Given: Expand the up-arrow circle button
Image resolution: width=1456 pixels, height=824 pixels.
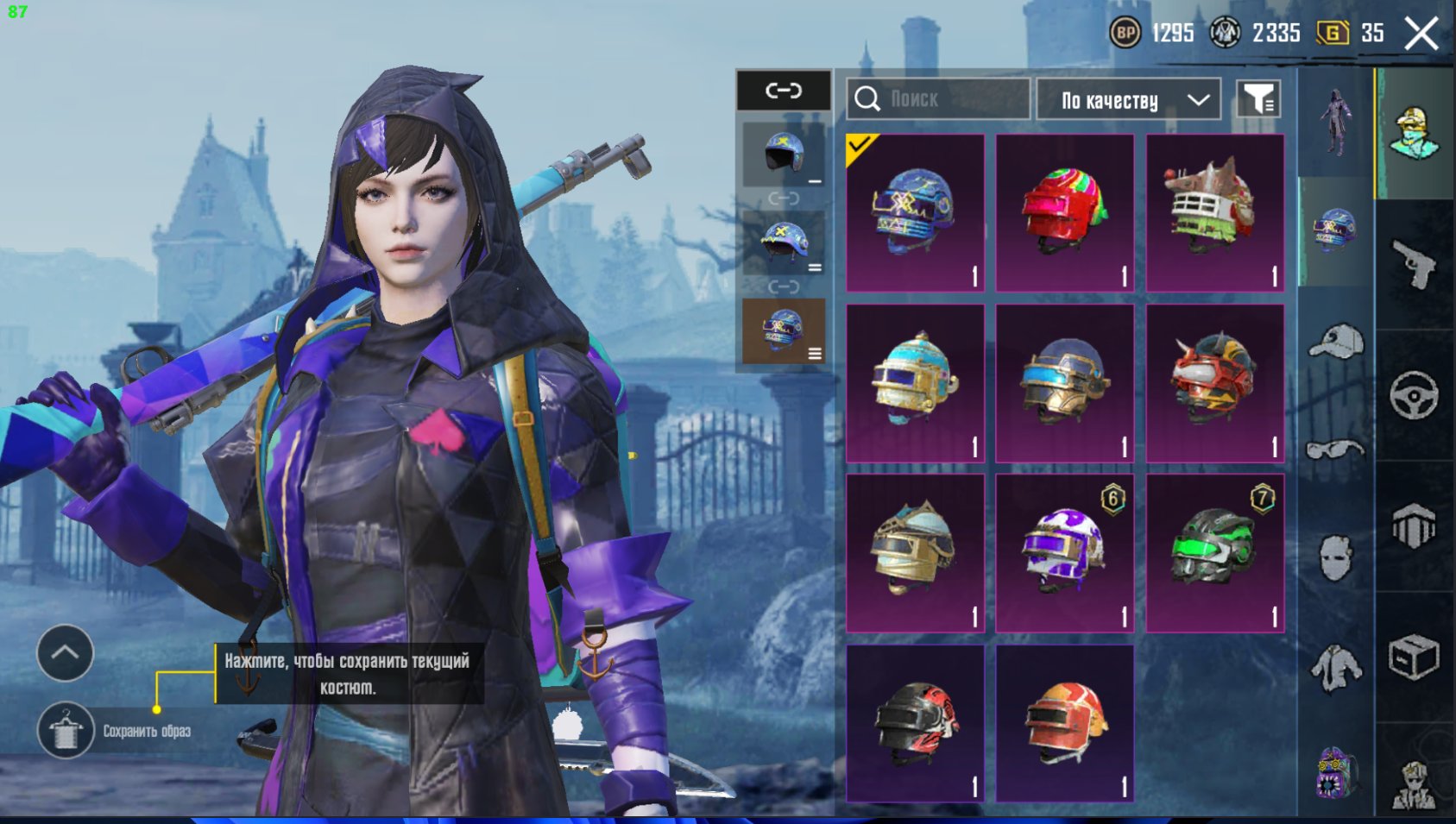Looking at the screenshot, I should [x=66, y=653].
